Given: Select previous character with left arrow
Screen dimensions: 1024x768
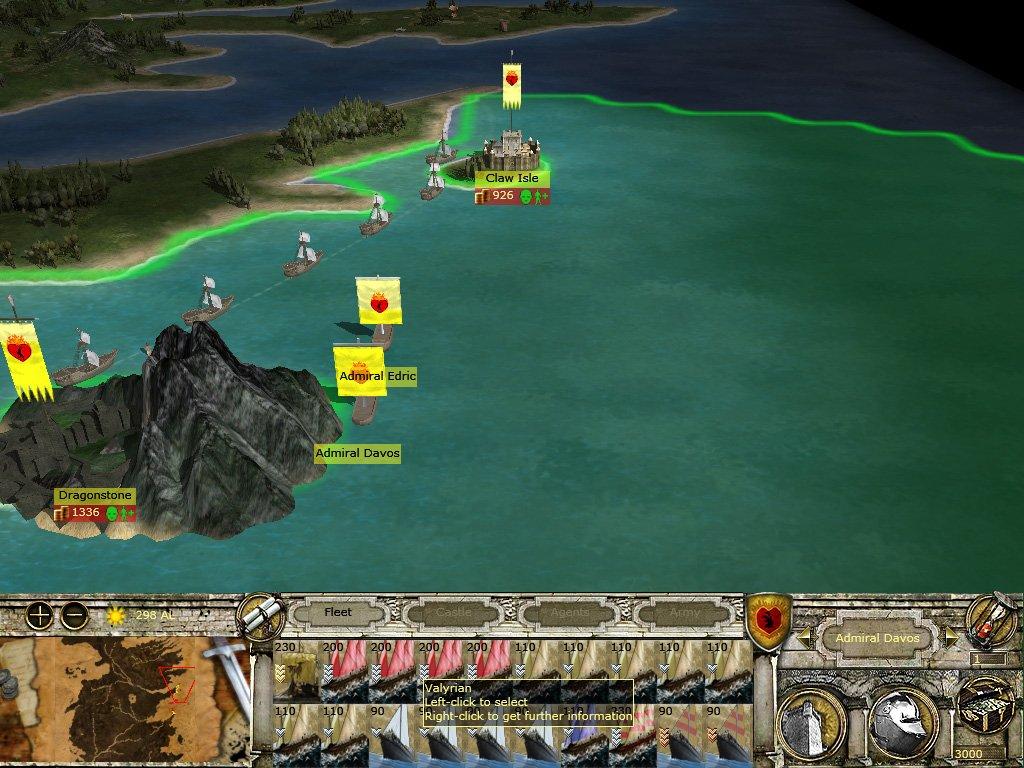Looking at the screenshot, I should pyautogui.click(x=803, y=637).
